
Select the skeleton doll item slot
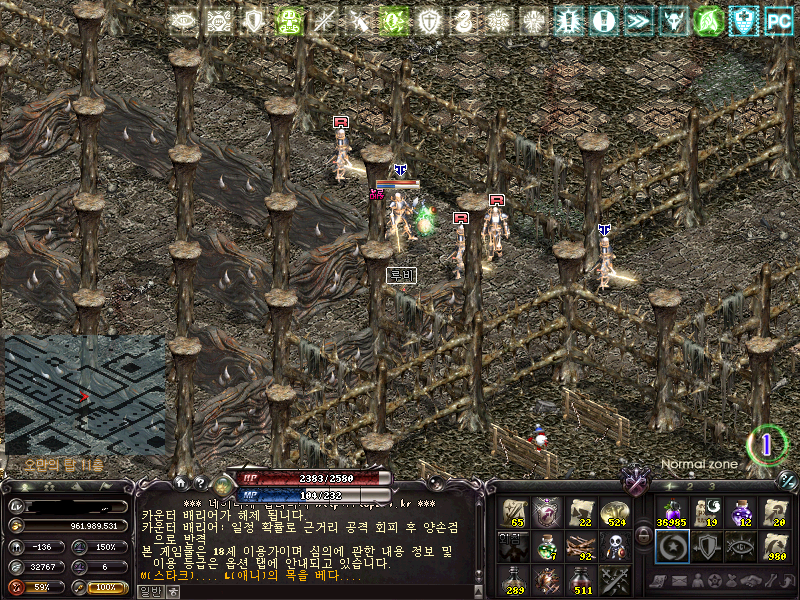pos(614,546)
